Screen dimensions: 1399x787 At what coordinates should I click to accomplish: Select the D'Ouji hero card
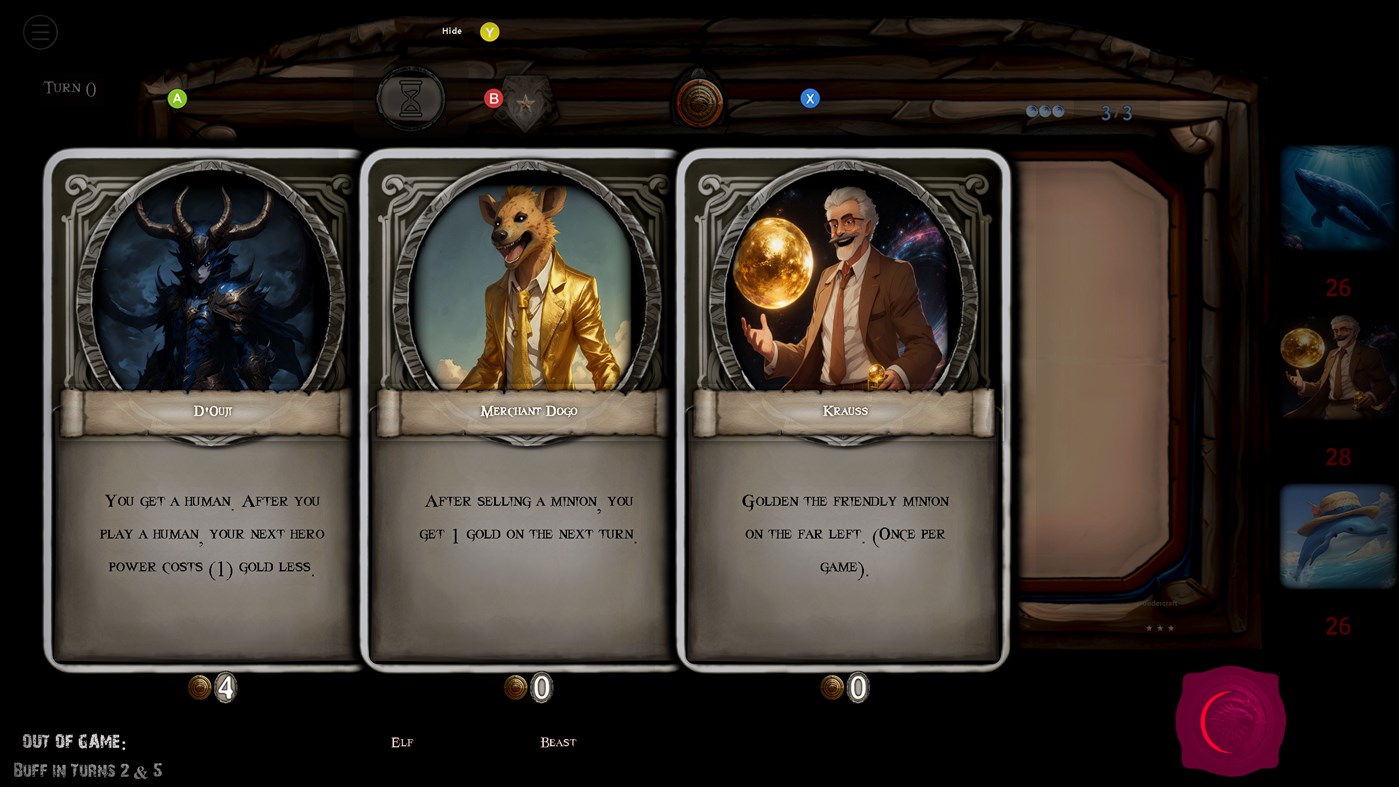(x=203, y=410)
